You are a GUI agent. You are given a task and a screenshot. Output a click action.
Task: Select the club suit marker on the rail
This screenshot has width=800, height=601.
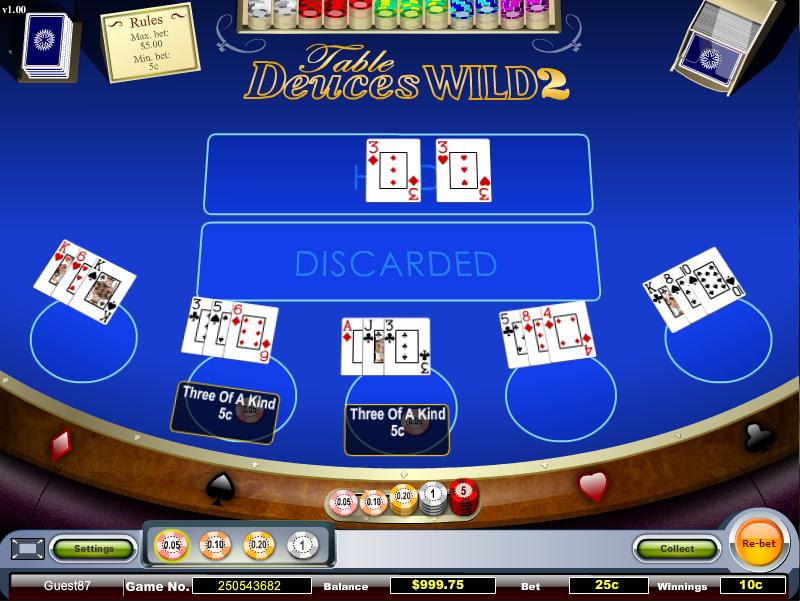[756, 435]
